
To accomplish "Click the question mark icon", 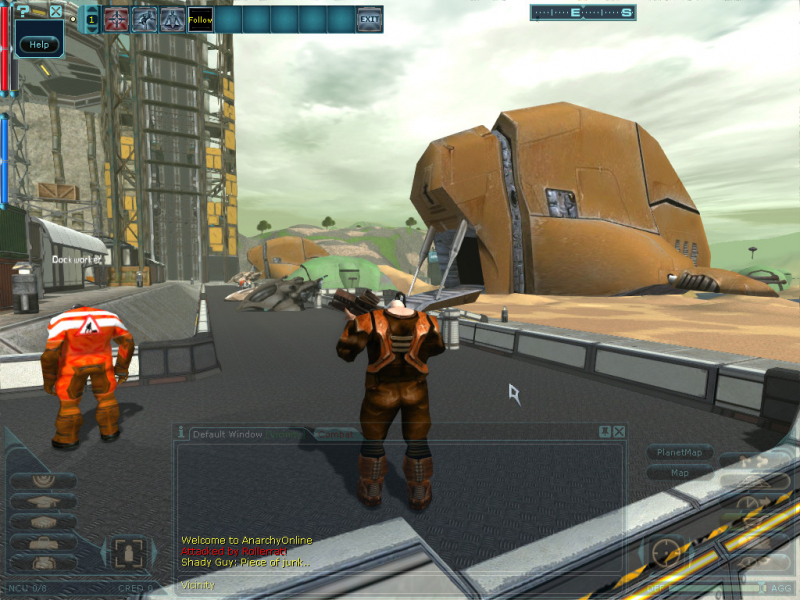I will (x=24, y=12).
